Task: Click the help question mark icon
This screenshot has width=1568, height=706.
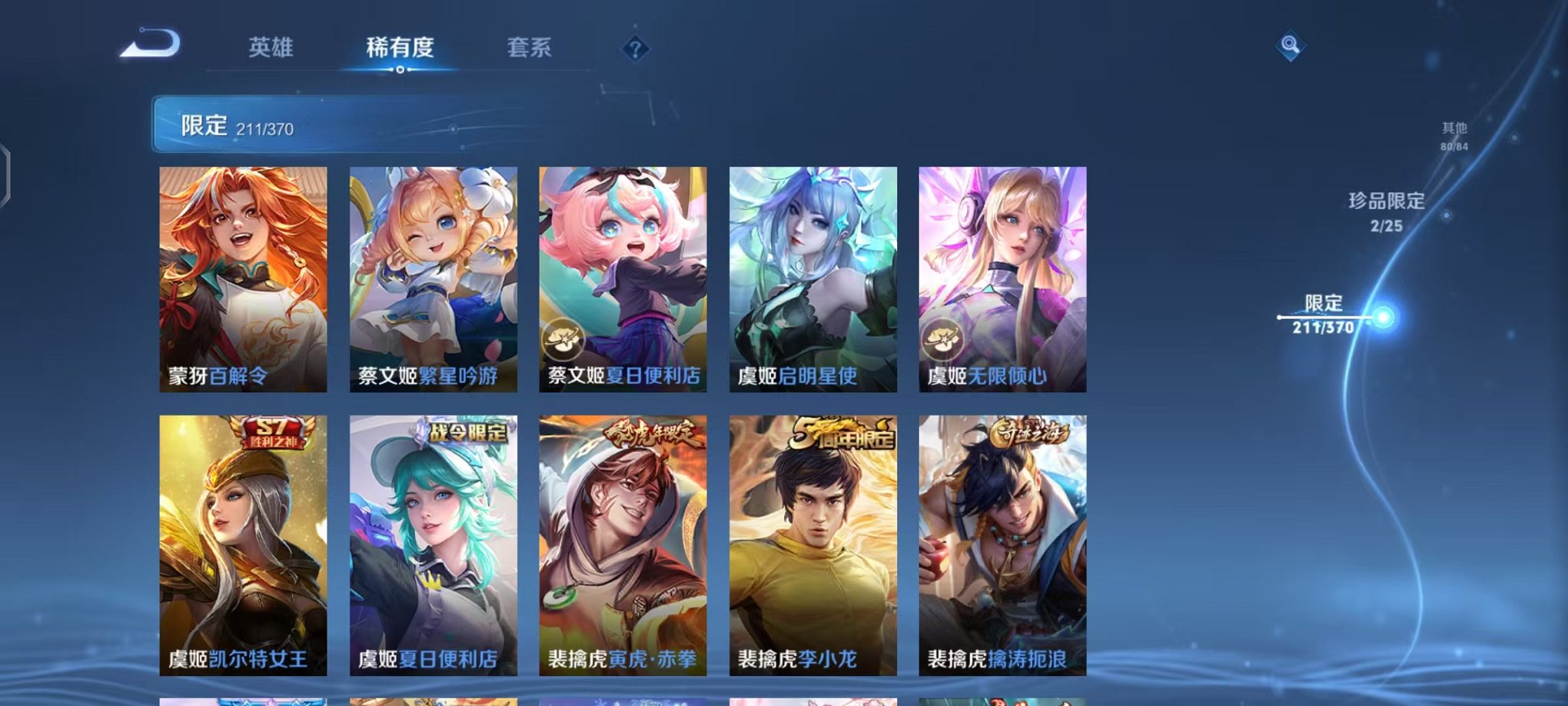Action: pos(633,49)
